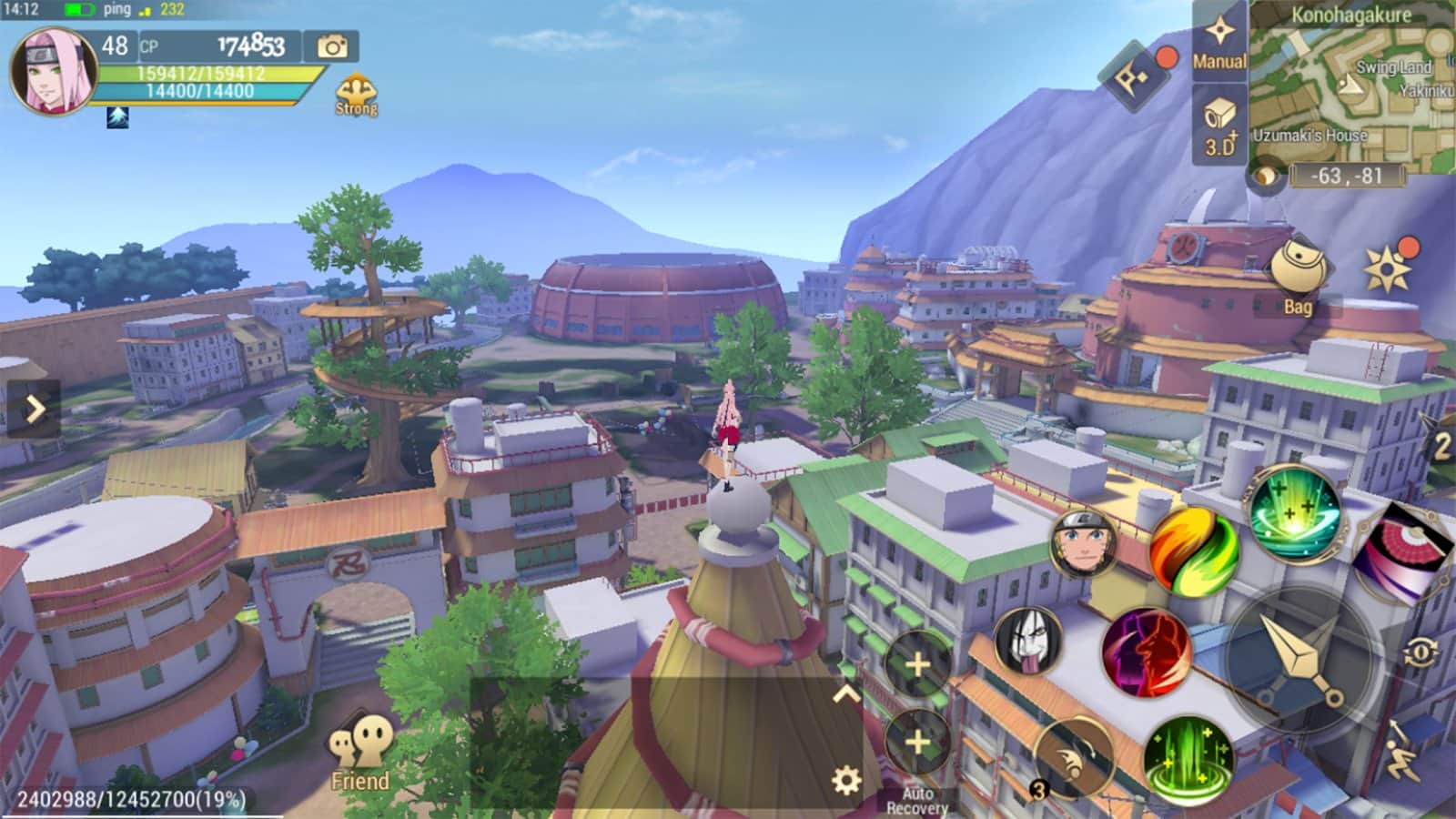Open the Konohagakure minimap
This screenshot has height=819, width=1456.
click(1352, 86)
